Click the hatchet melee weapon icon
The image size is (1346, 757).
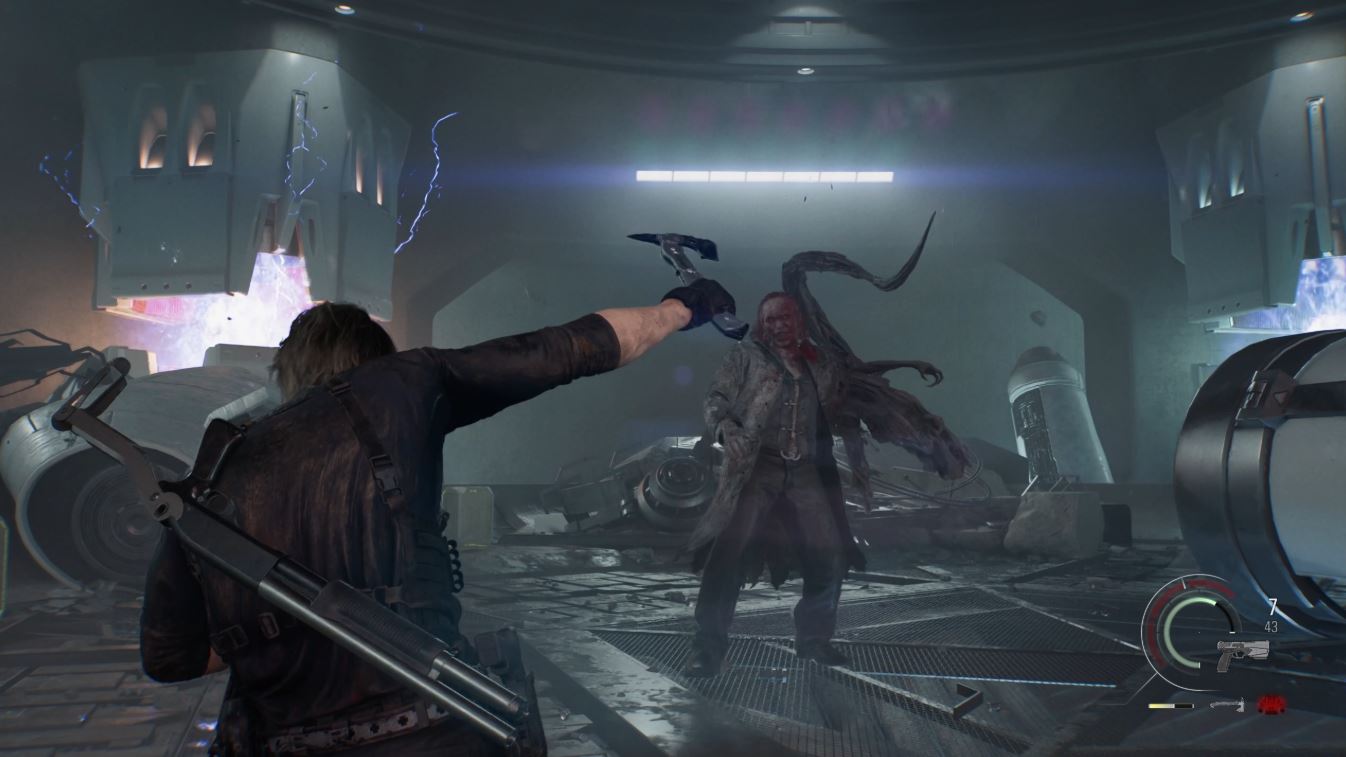click(x=1226, y=705)
